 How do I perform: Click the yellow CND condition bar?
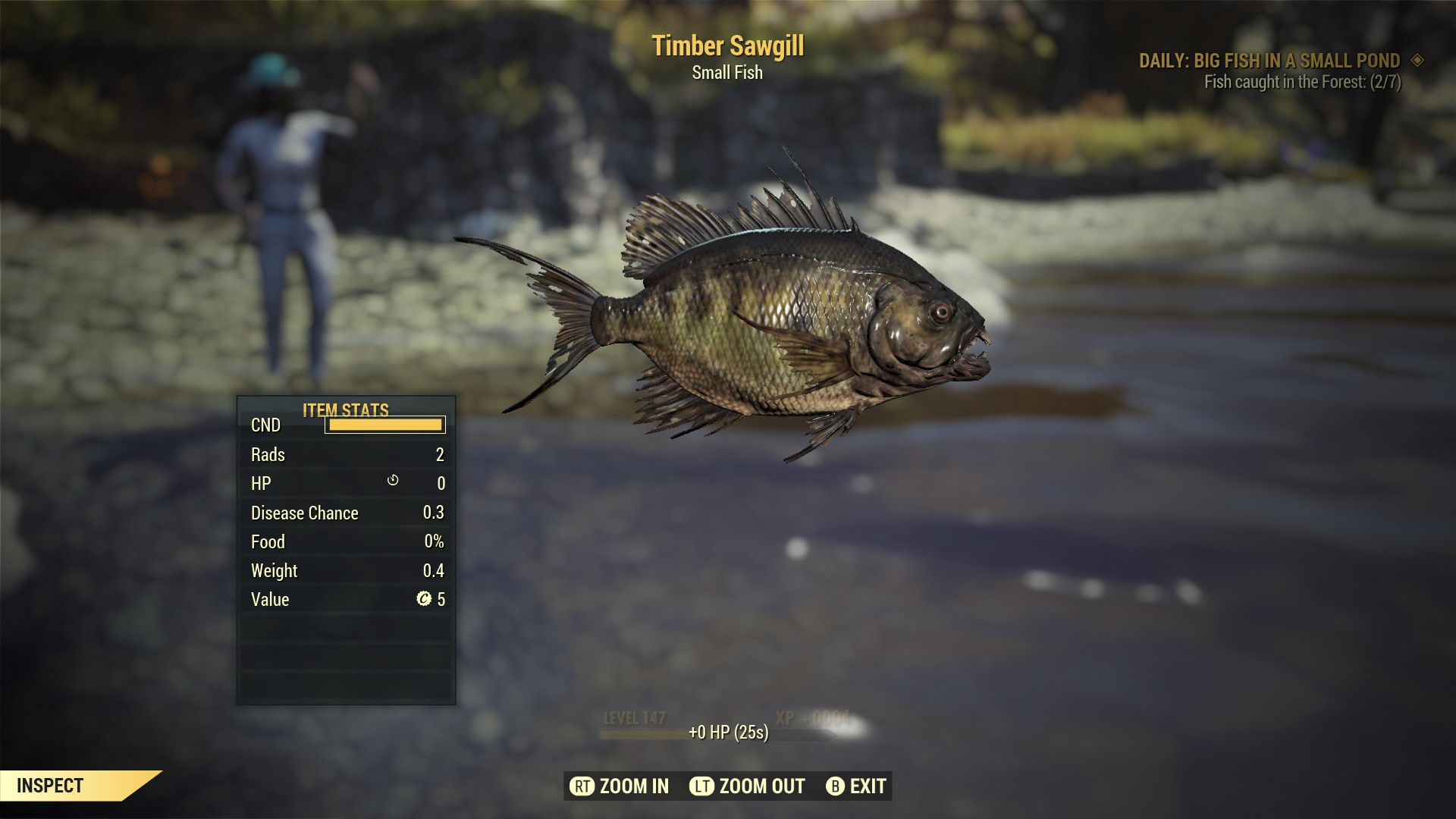click(x=384, y=425)
